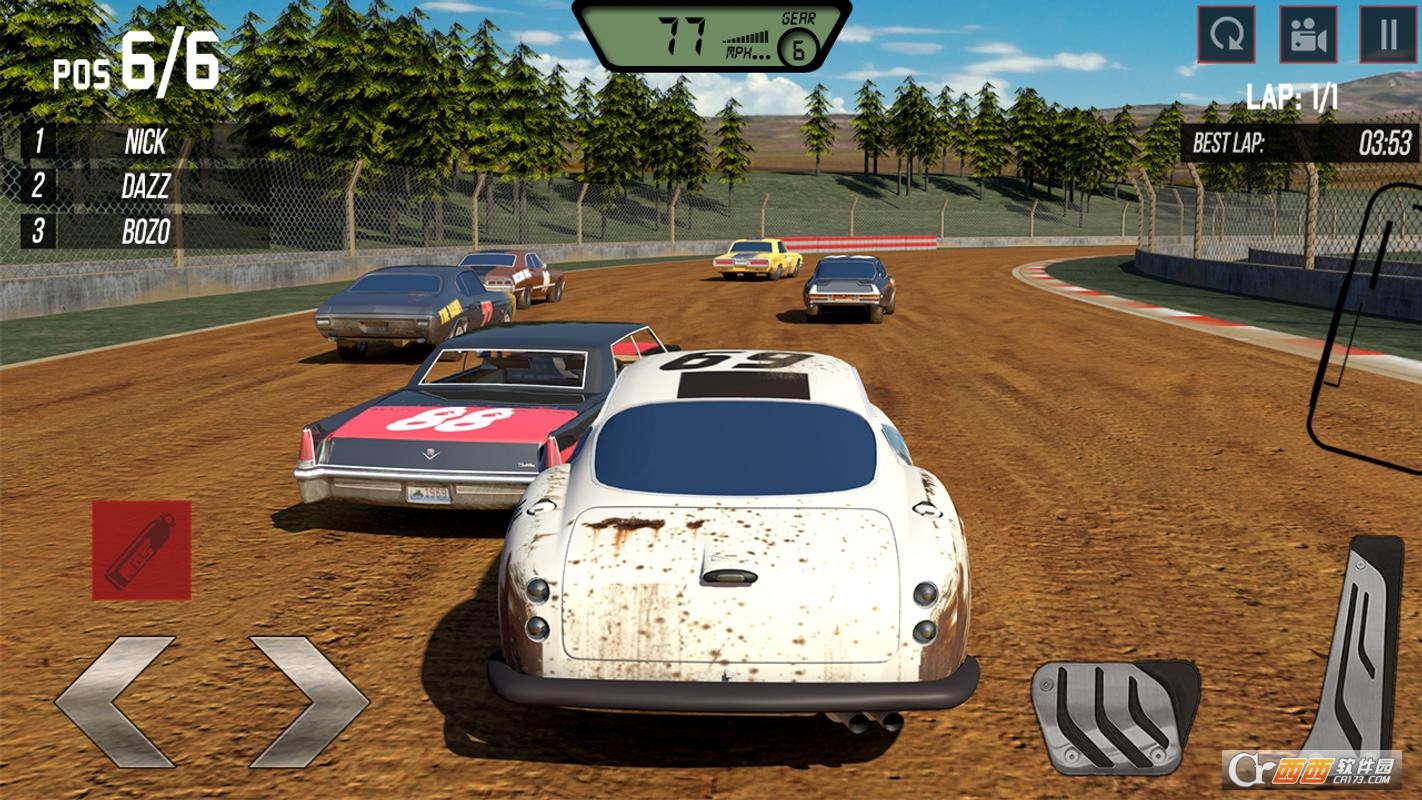Click the LAP 1/1 counter
The width and height of the screenshot is (1422, 800).
click(1290, 97)
